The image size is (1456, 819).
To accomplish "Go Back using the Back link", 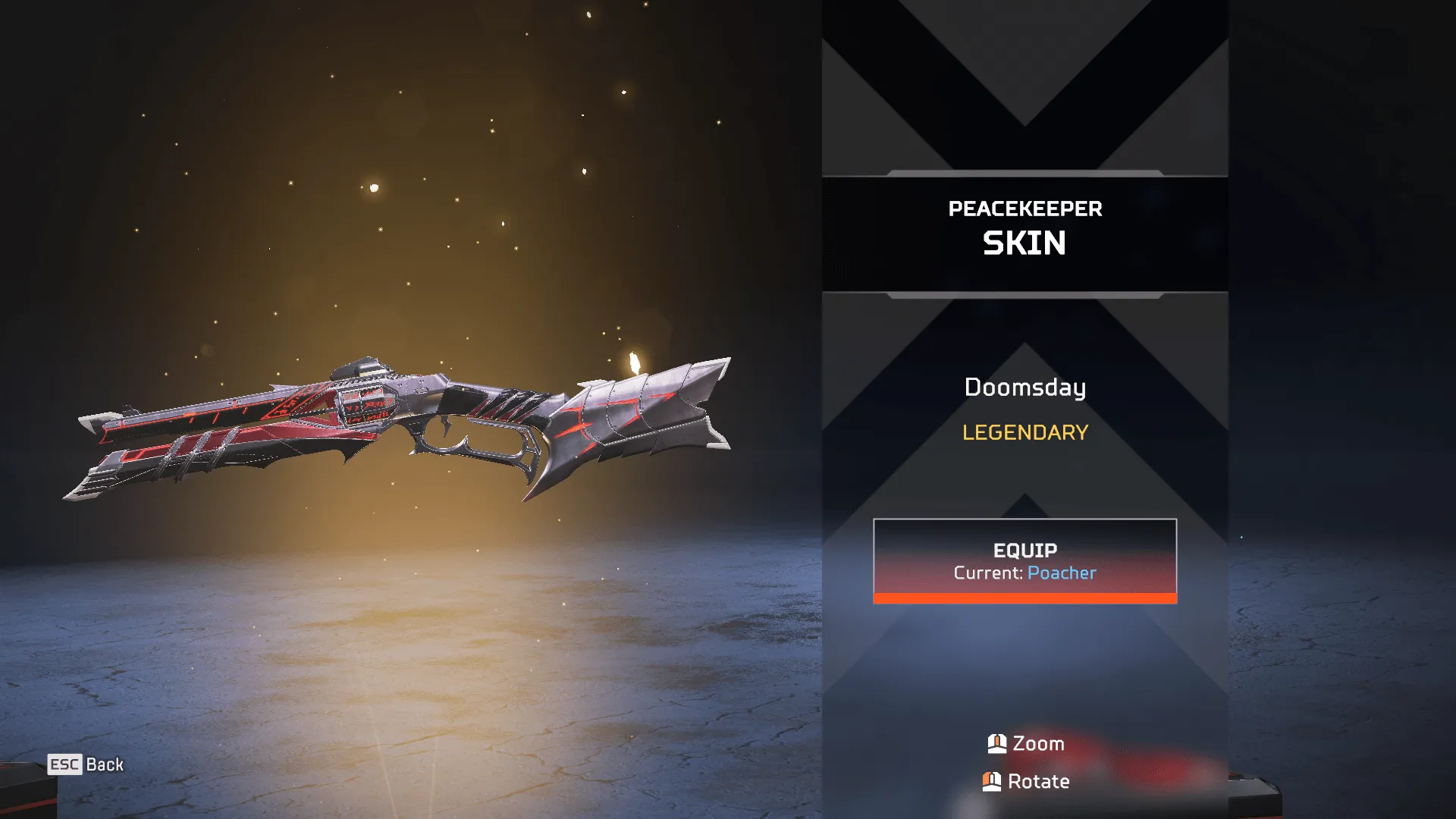I will click(x=104, y=765).
